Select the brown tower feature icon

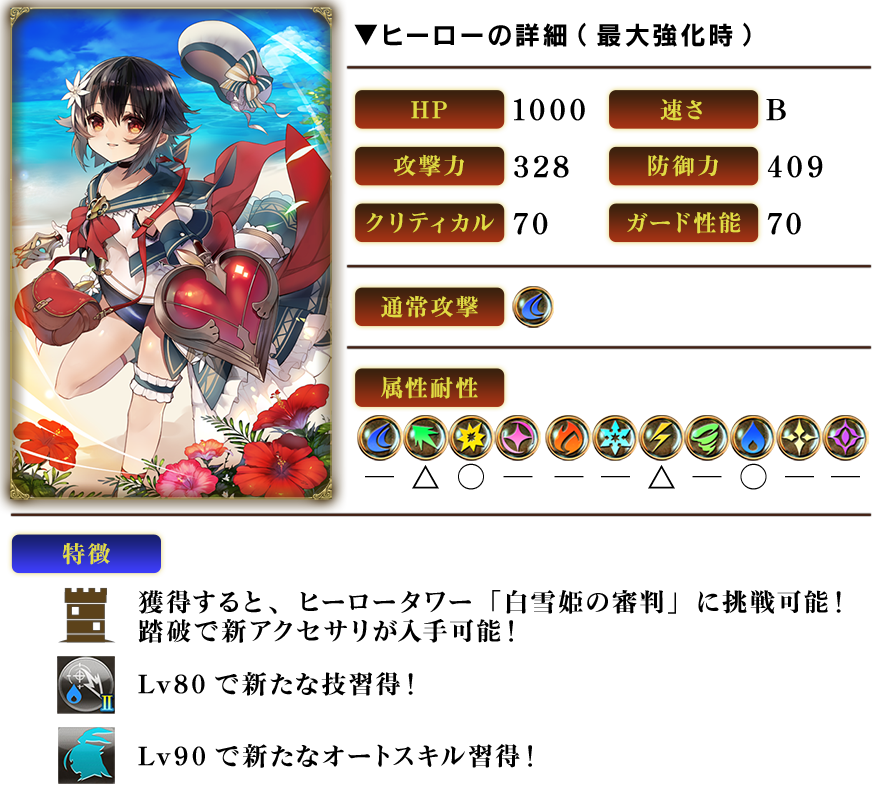coord(85,615)
